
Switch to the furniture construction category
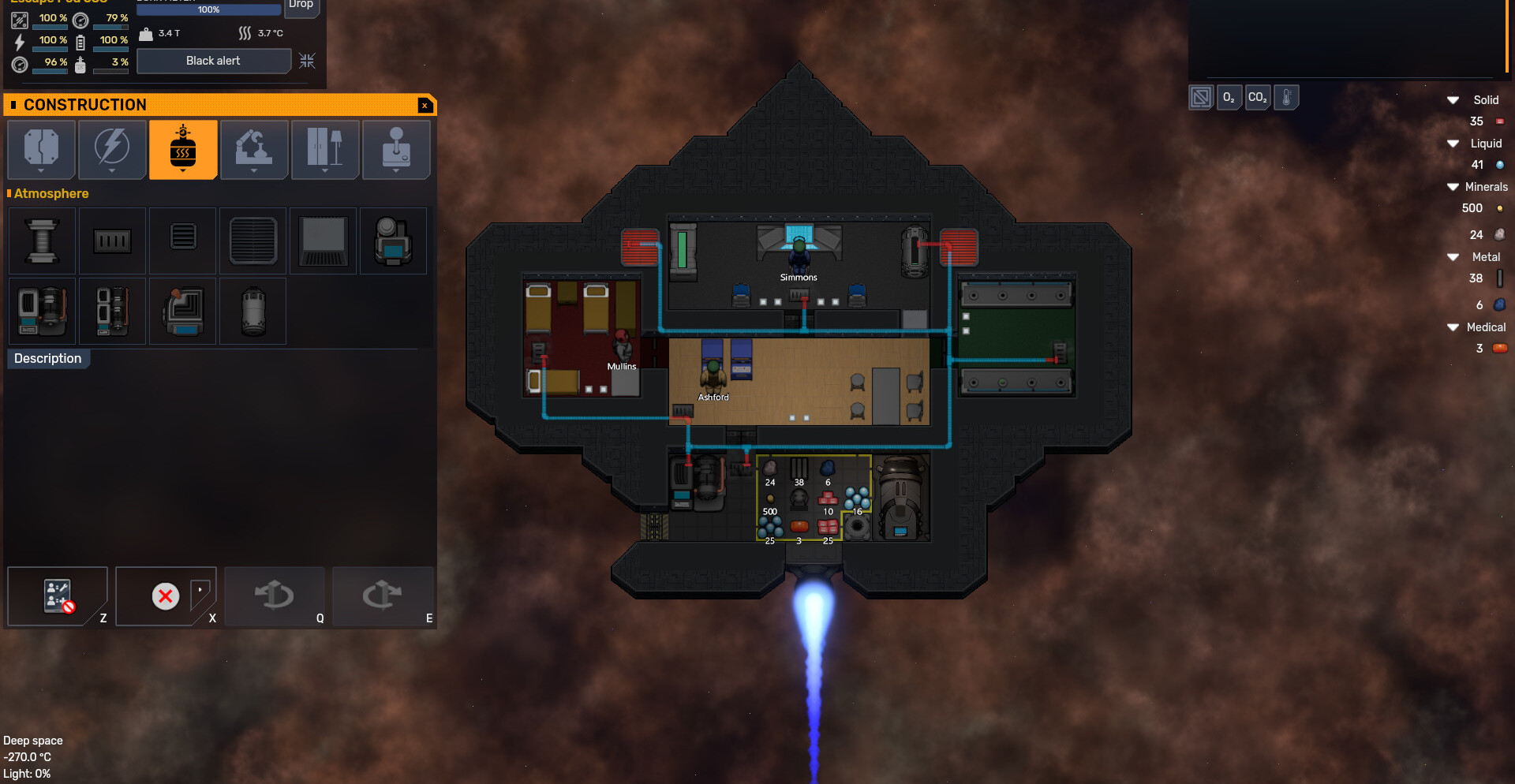pos(325,149)
